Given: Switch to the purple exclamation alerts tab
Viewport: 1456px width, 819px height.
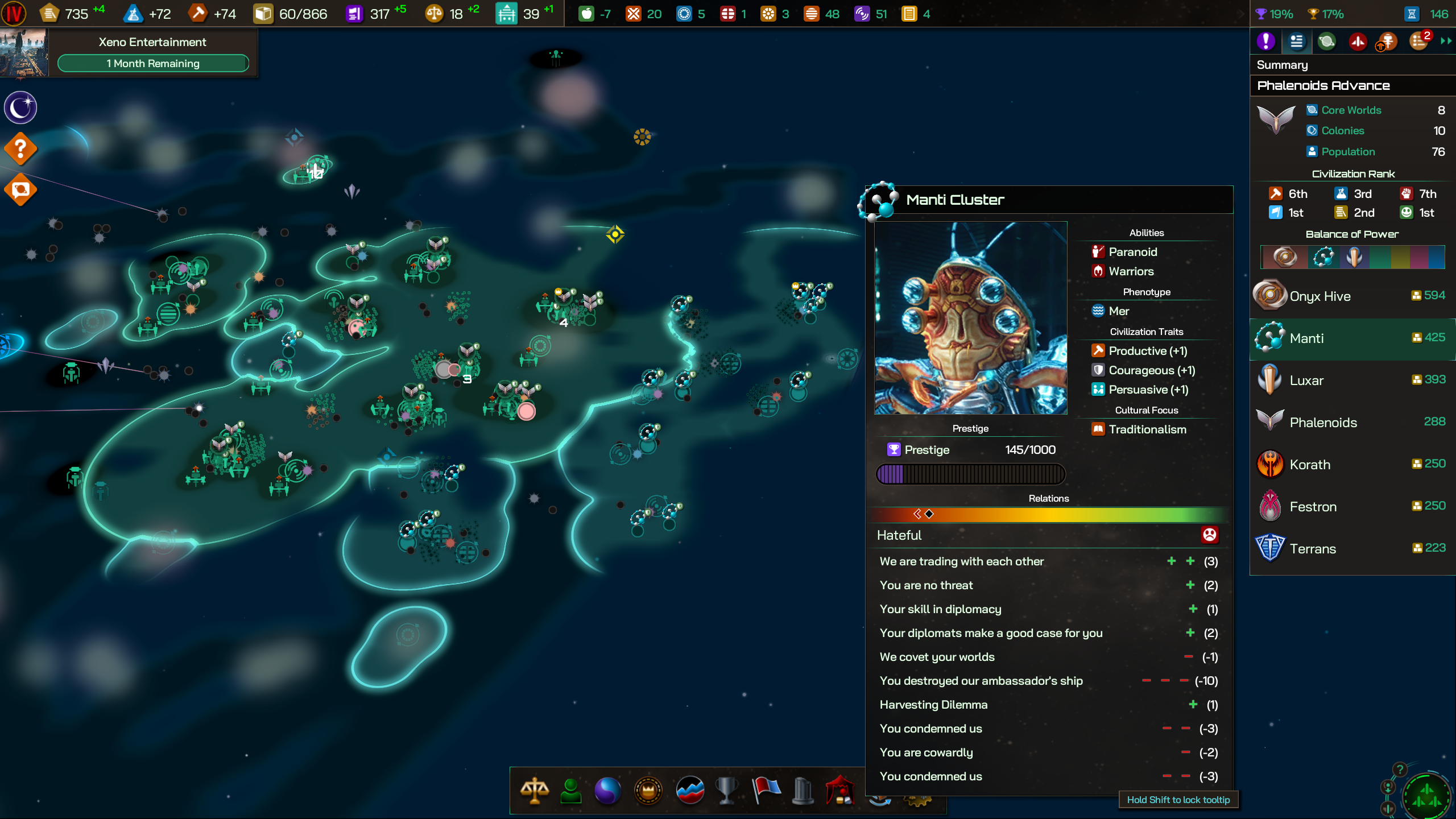Looking at the screenshot, I should (x=1265, y=41).
